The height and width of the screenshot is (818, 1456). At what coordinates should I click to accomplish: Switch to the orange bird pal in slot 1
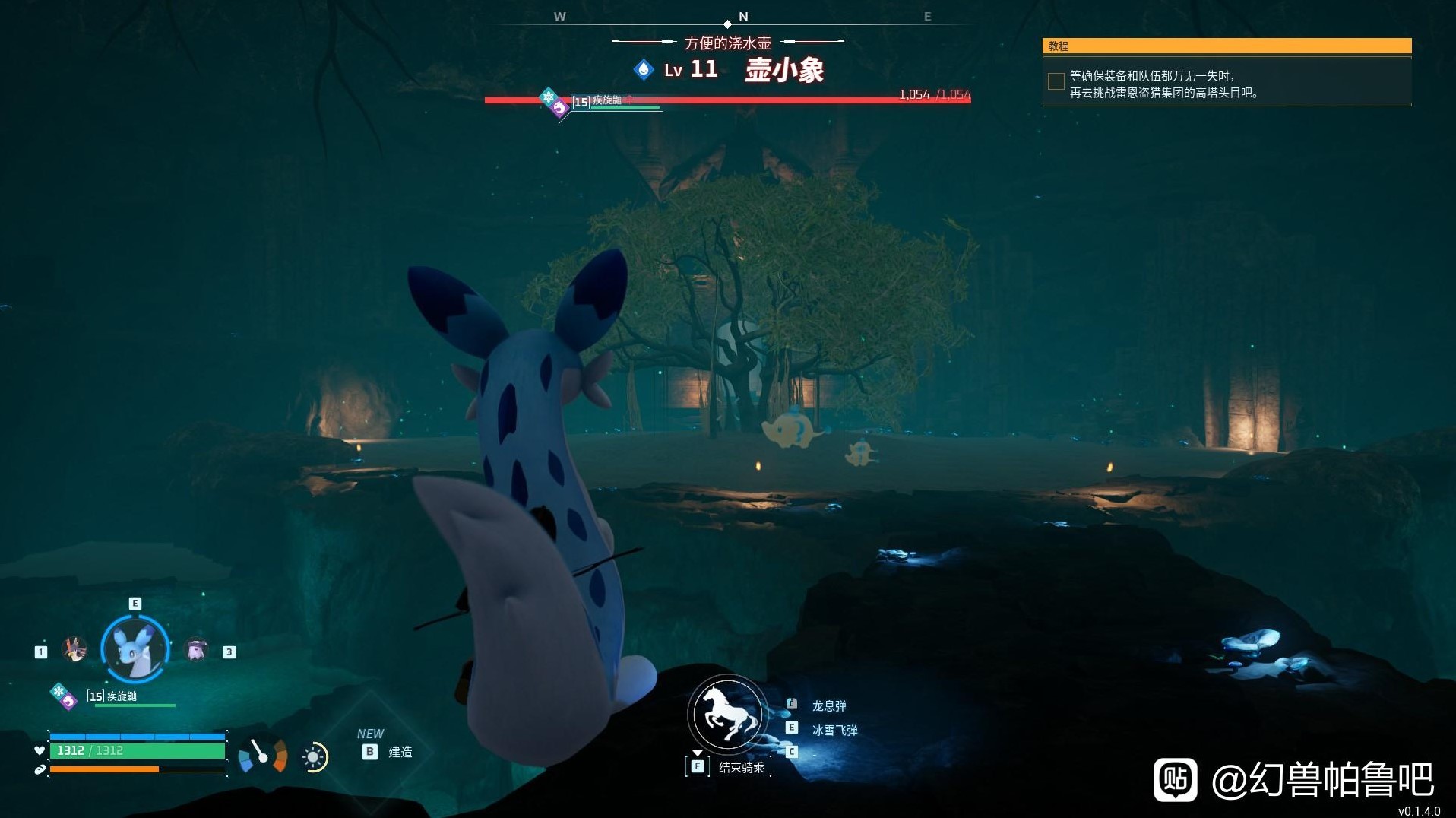pyautogui.click(x=74, y=650)
